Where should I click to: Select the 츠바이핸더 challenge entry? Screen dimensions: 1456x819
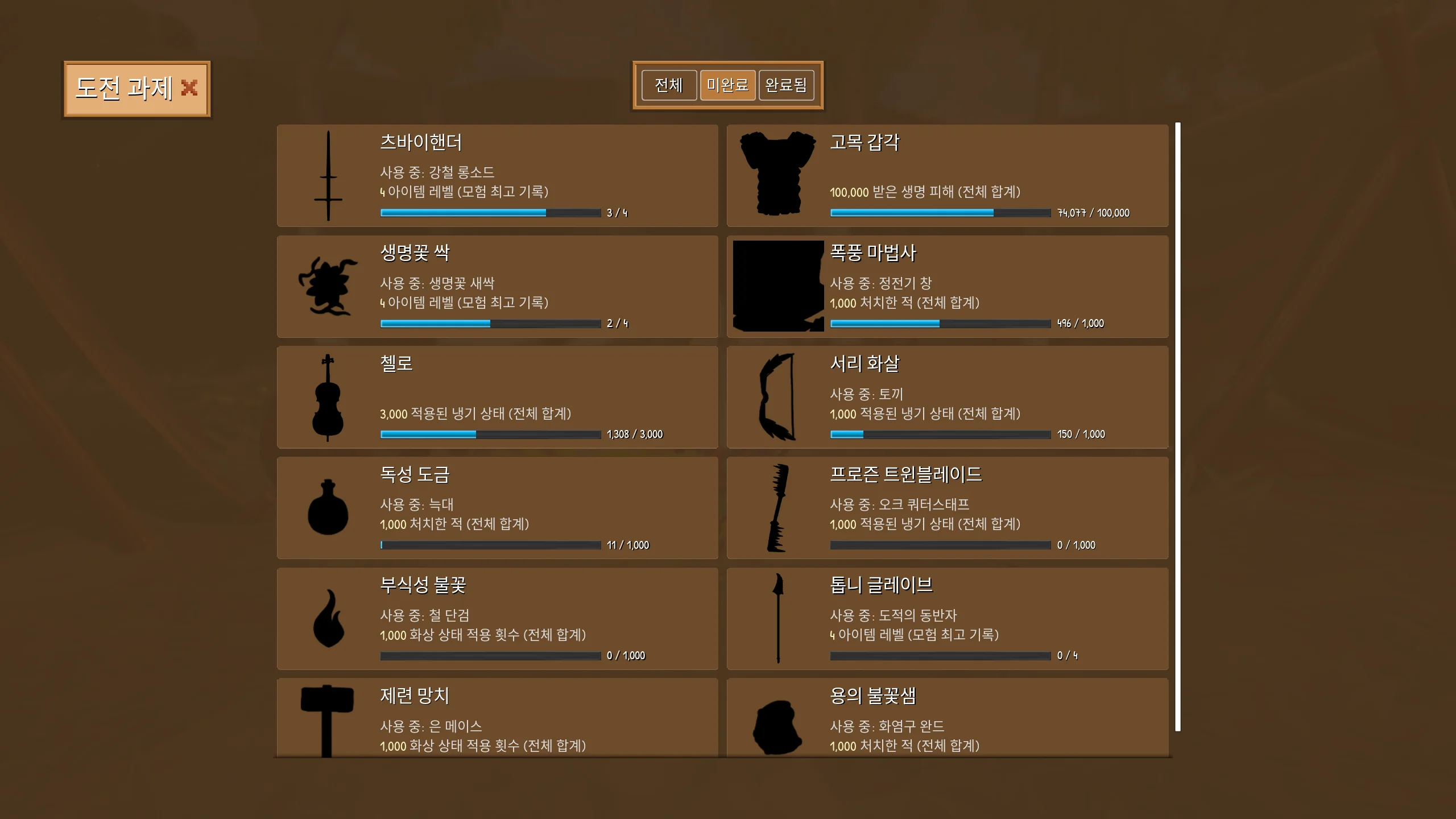pyautogui.click(x=497, y=176)
